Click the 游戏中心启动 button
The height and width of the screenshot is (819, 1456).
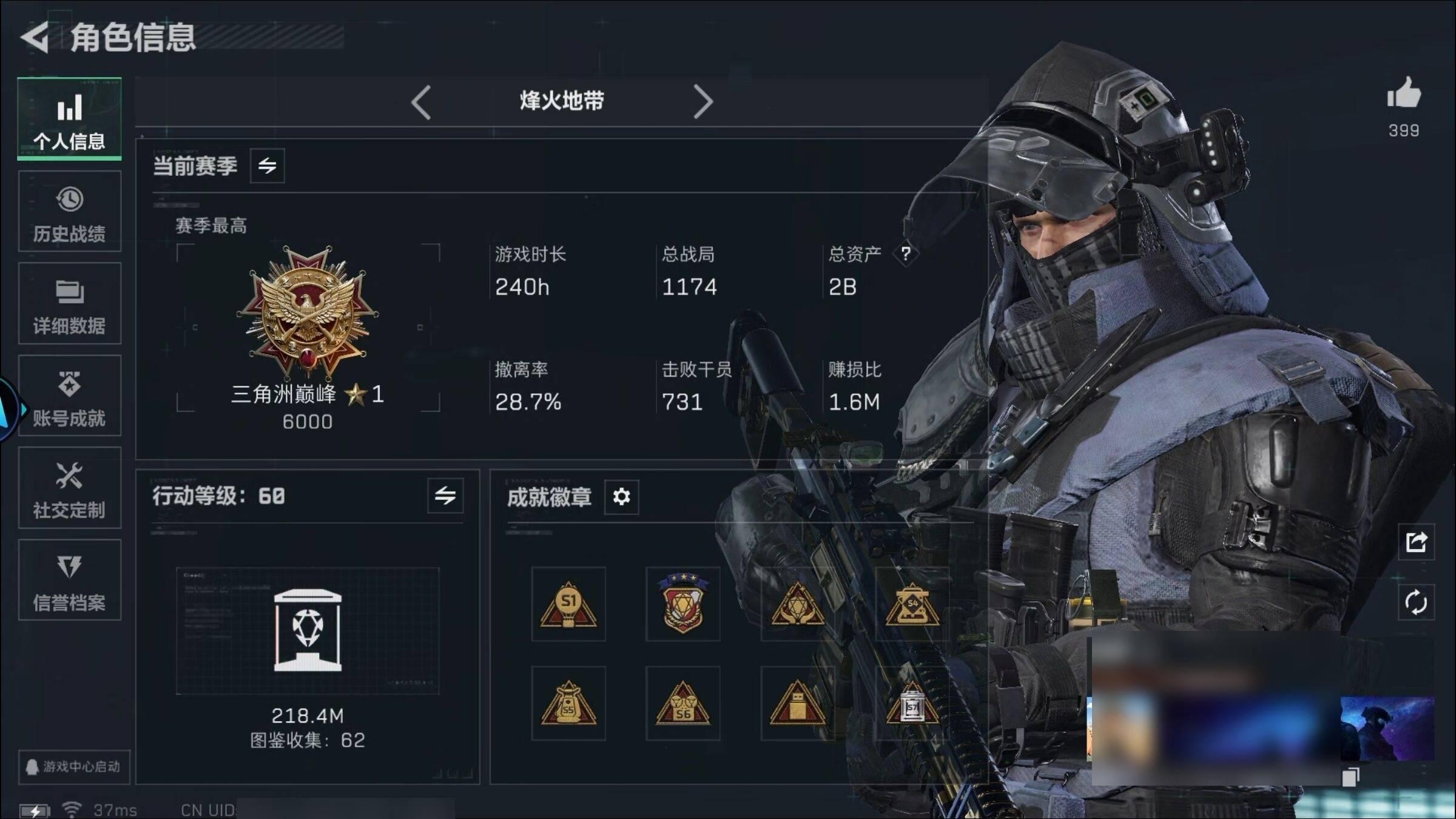click(73, 767)
